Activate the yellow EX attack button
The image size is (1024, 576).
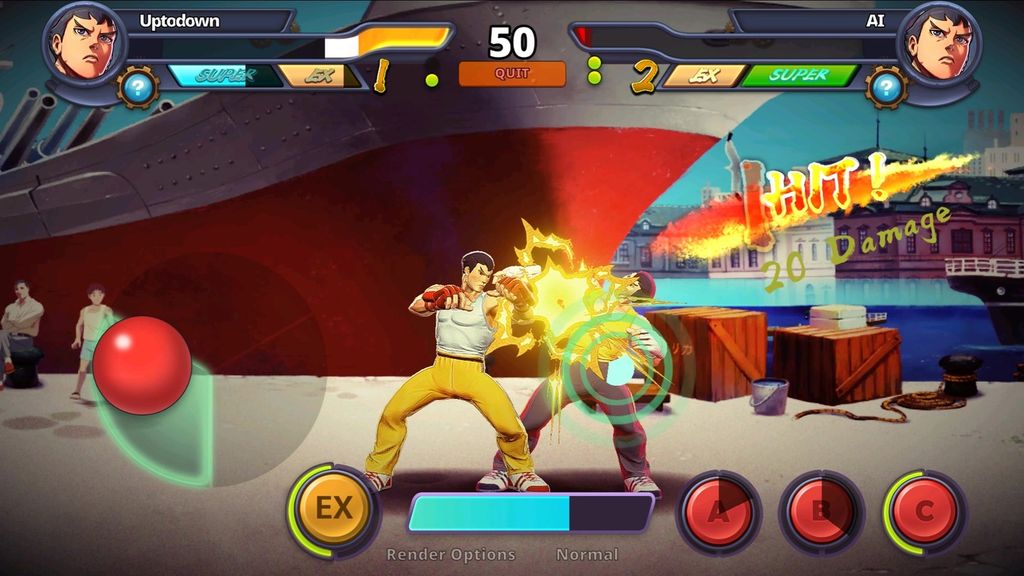pos(334,509)
